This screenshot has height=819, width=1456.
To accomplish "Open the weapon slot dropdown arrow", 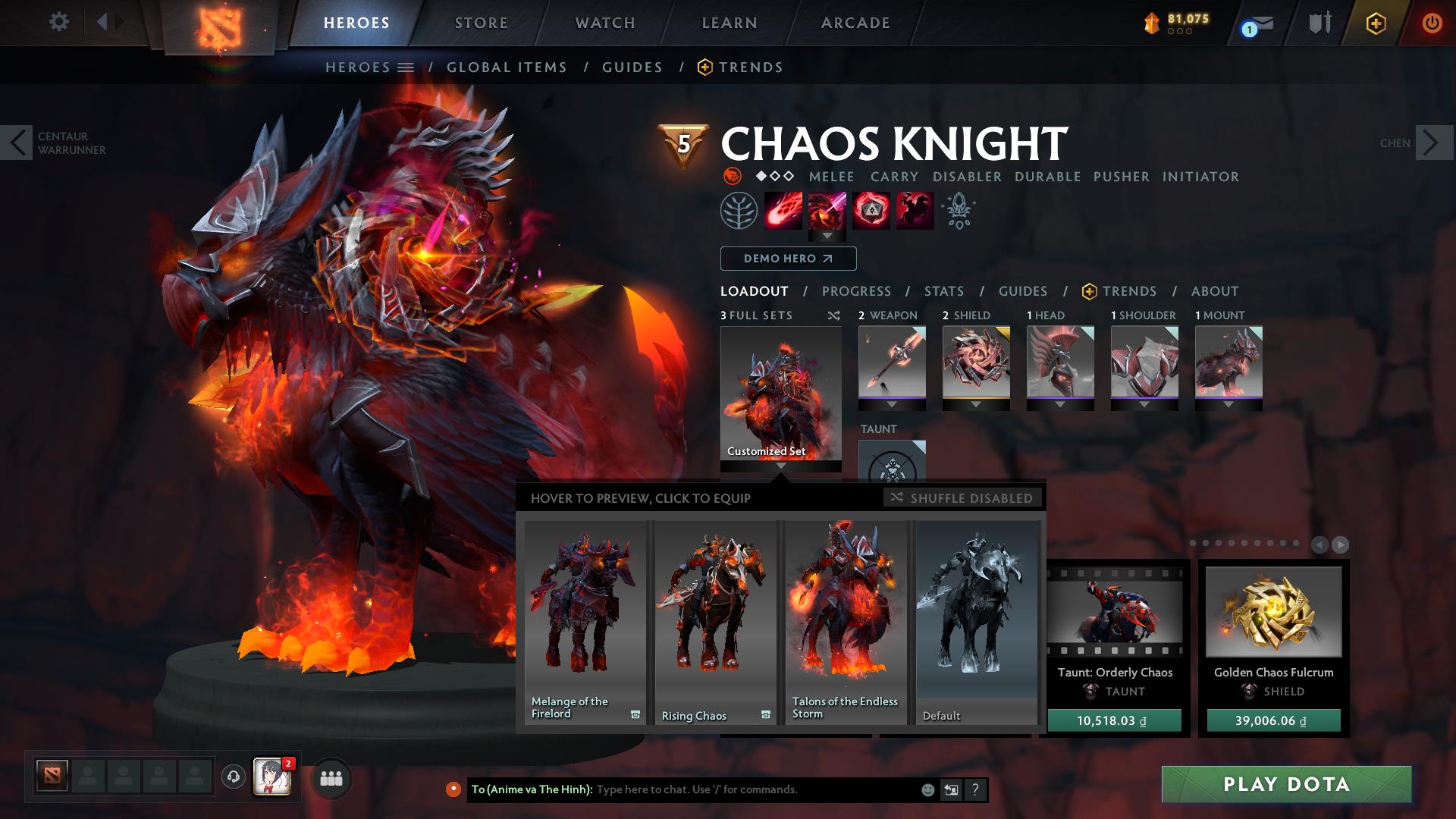I will tap(891, 404).
